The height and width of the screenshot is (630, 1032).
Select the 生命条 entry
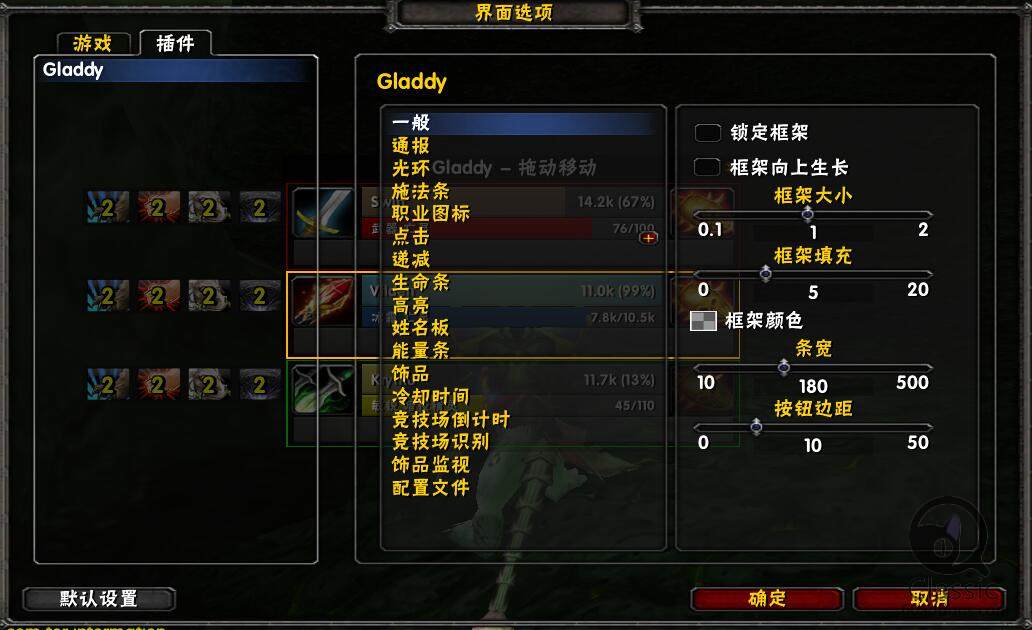[x=420, y=282]
